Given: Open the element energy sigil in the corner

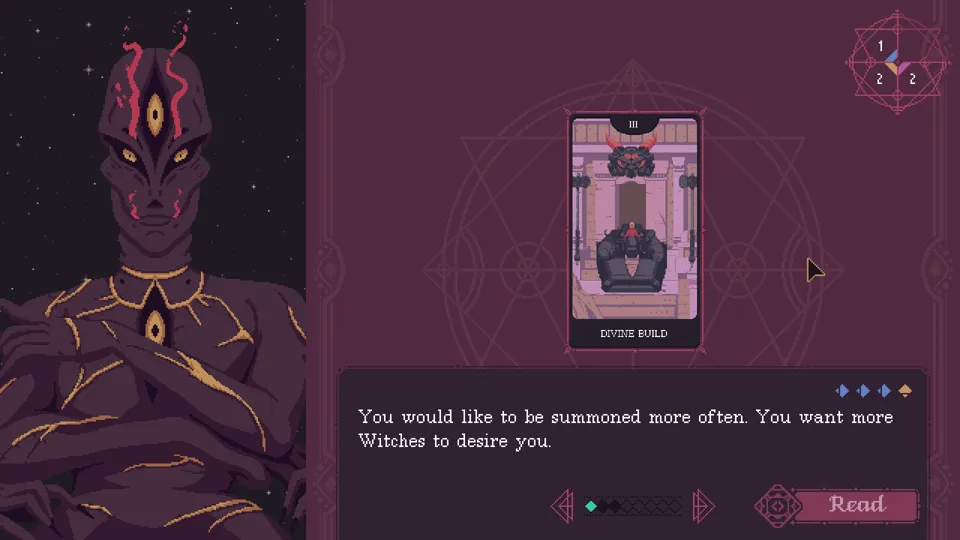Looking at the screenshot, I should tap(895, 62).
